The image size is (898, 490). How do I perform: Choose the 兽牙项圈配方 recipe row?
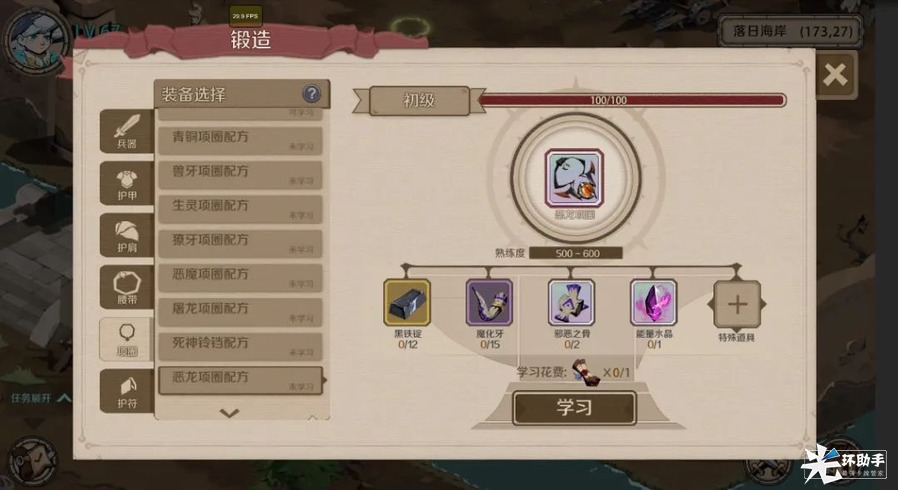[x=240, y=175]
